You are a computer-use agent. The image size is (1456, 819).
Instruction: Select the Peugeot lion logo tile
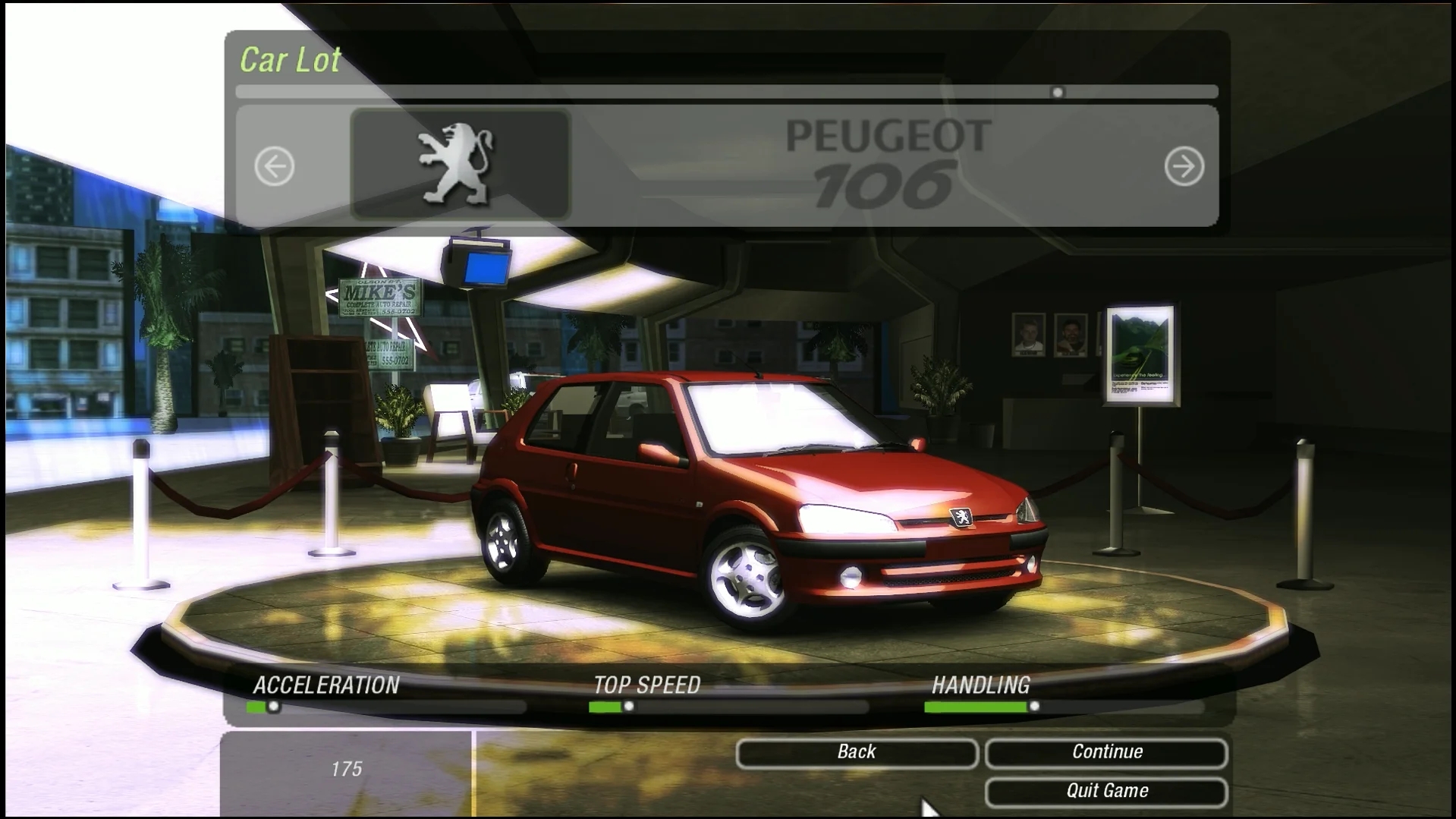pos(460,165)
